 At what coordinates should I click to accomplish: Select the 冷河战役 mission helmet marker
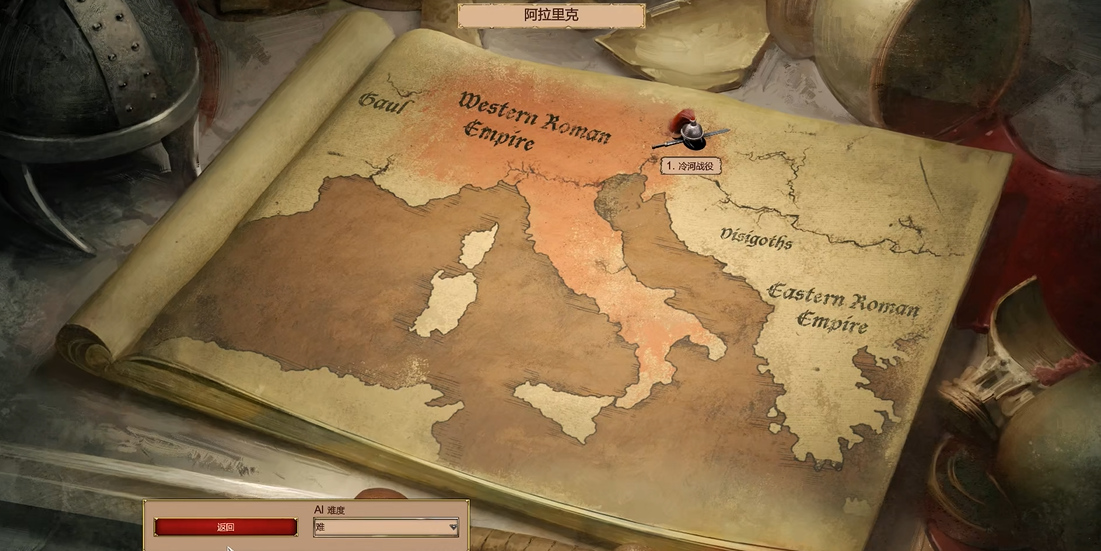tap(689, 133)
